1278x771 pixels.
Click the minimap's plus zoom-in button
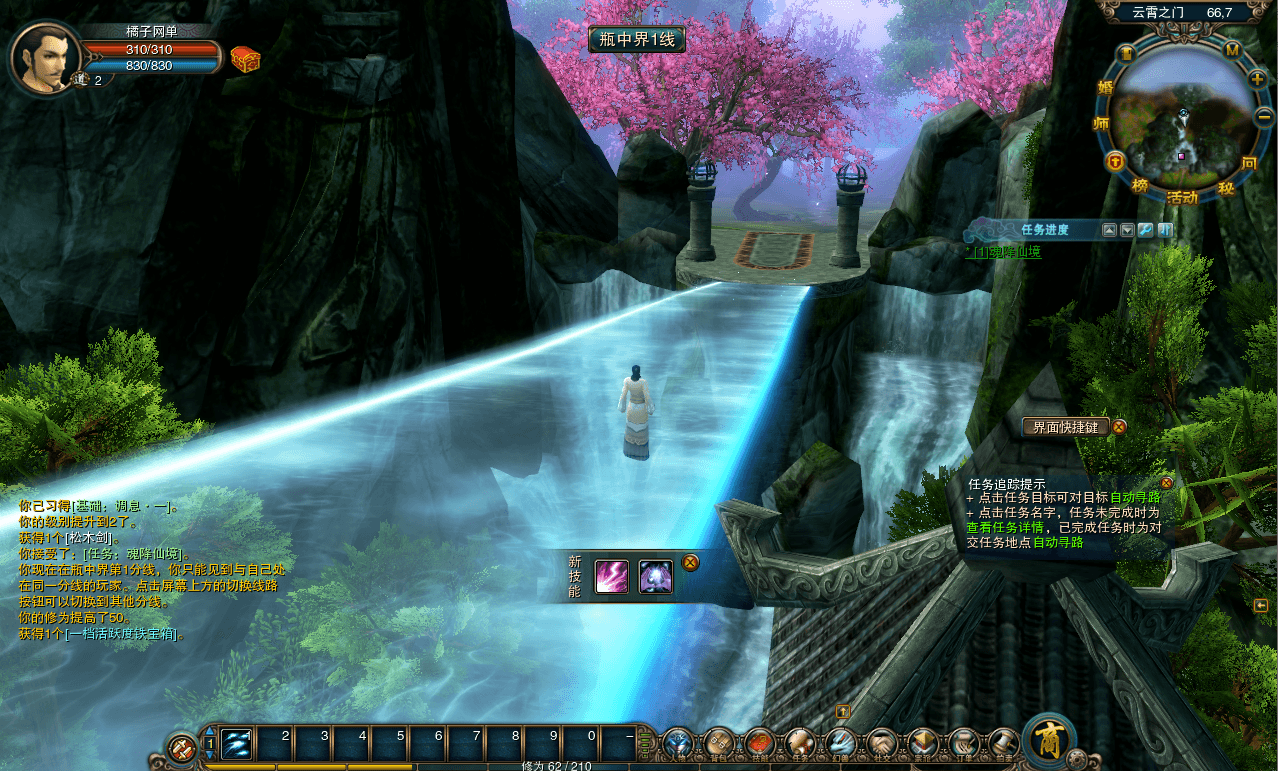1257,78
